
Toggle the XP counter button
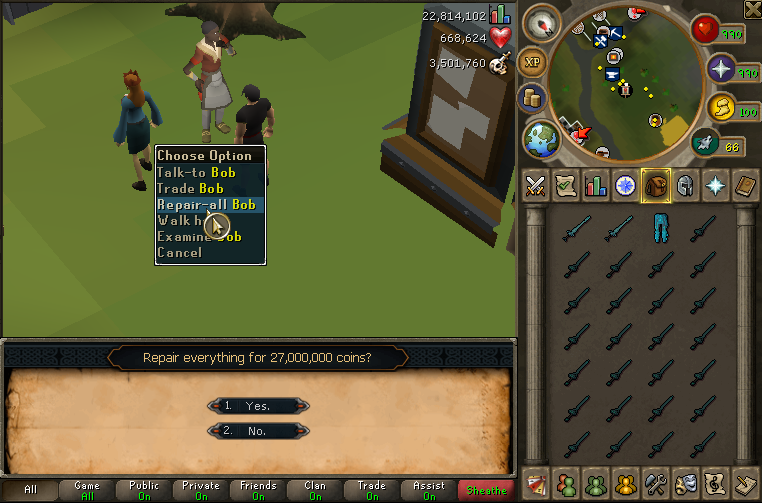point(532,61)
